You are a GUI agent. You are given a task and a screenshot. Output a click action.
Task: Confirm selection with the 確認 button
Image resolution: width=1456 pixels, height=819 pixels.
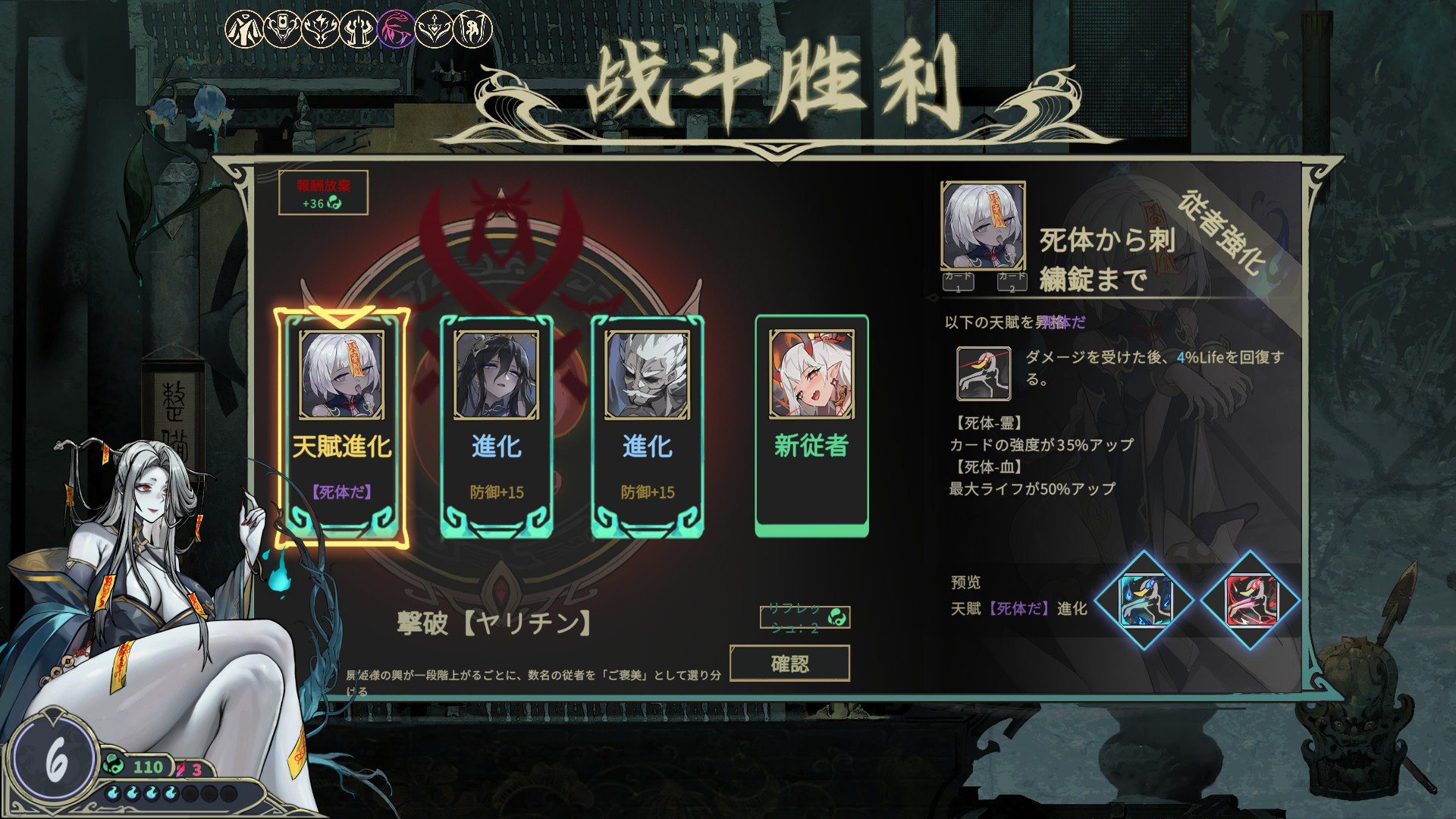[789, 664]
